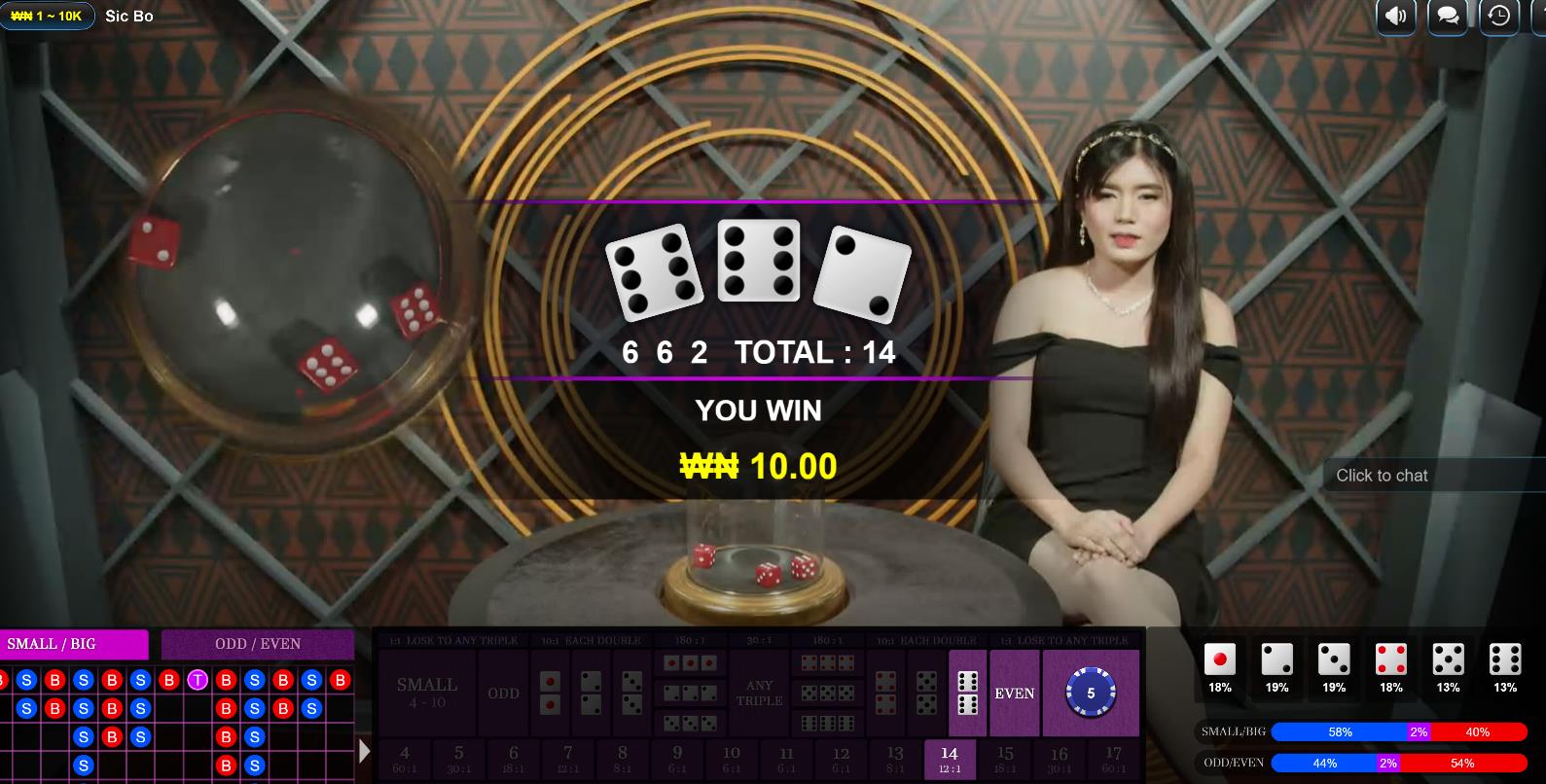Select the bet area holding the blue 5 chip
This screenshot has height=784, width=1546.
(x=1090, y=693)
